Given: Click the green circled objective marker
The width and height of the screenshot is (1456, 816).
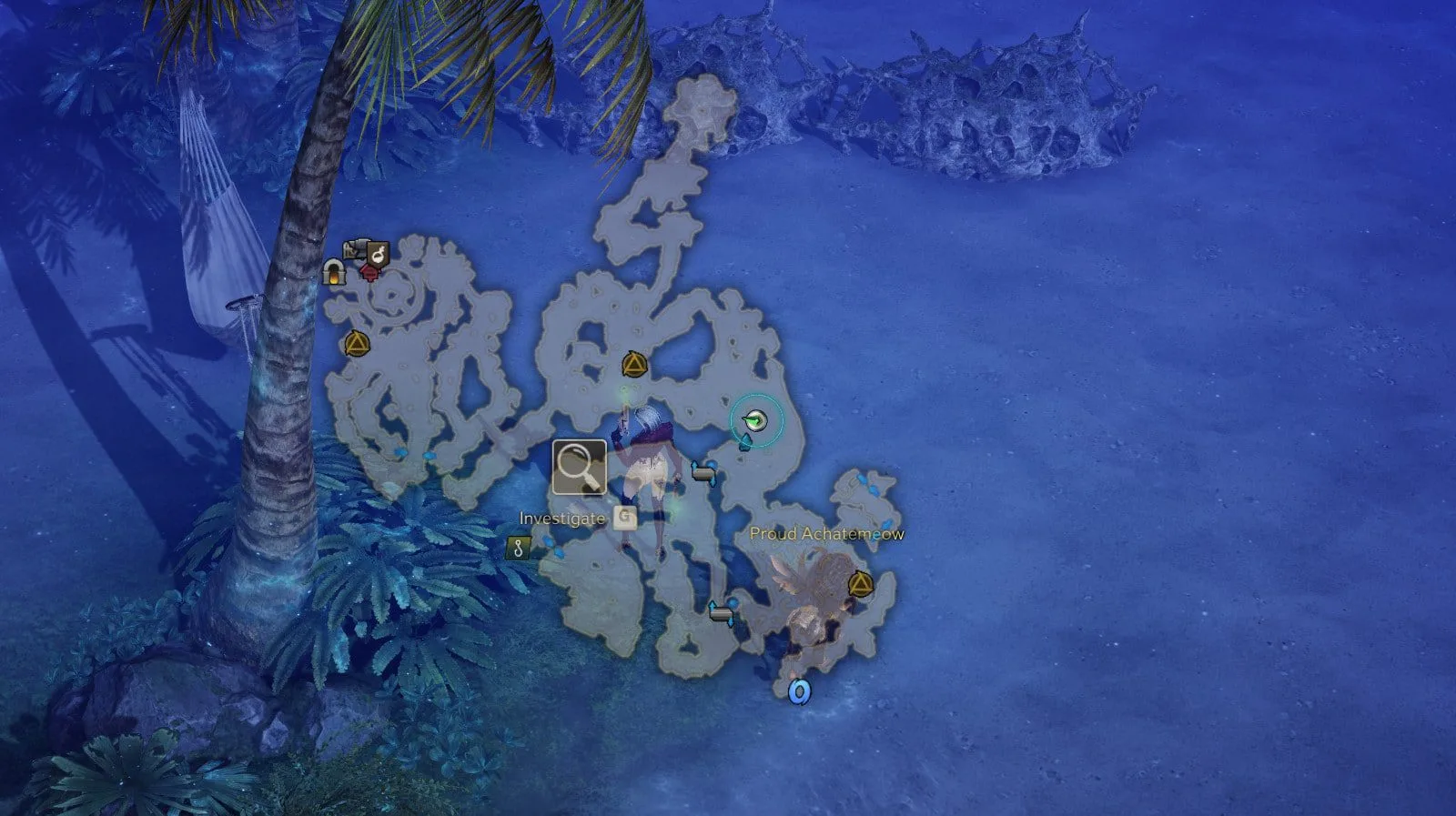Looking at the screenshot, I should coord(754,420).
